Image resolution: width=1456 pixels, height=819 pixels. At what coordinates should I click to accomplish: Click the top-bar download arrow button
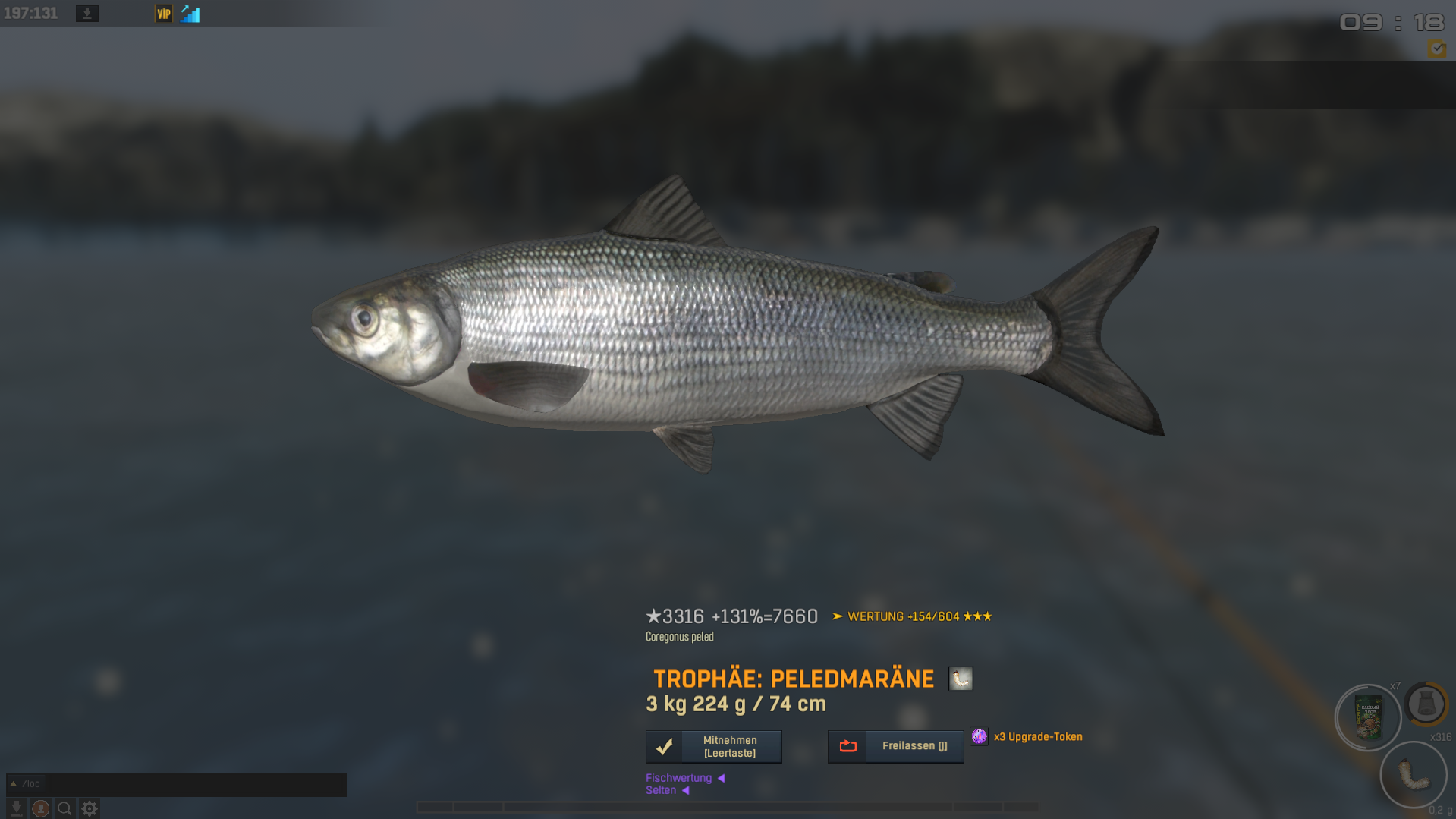pyautogui.click(x=87, y=14)
